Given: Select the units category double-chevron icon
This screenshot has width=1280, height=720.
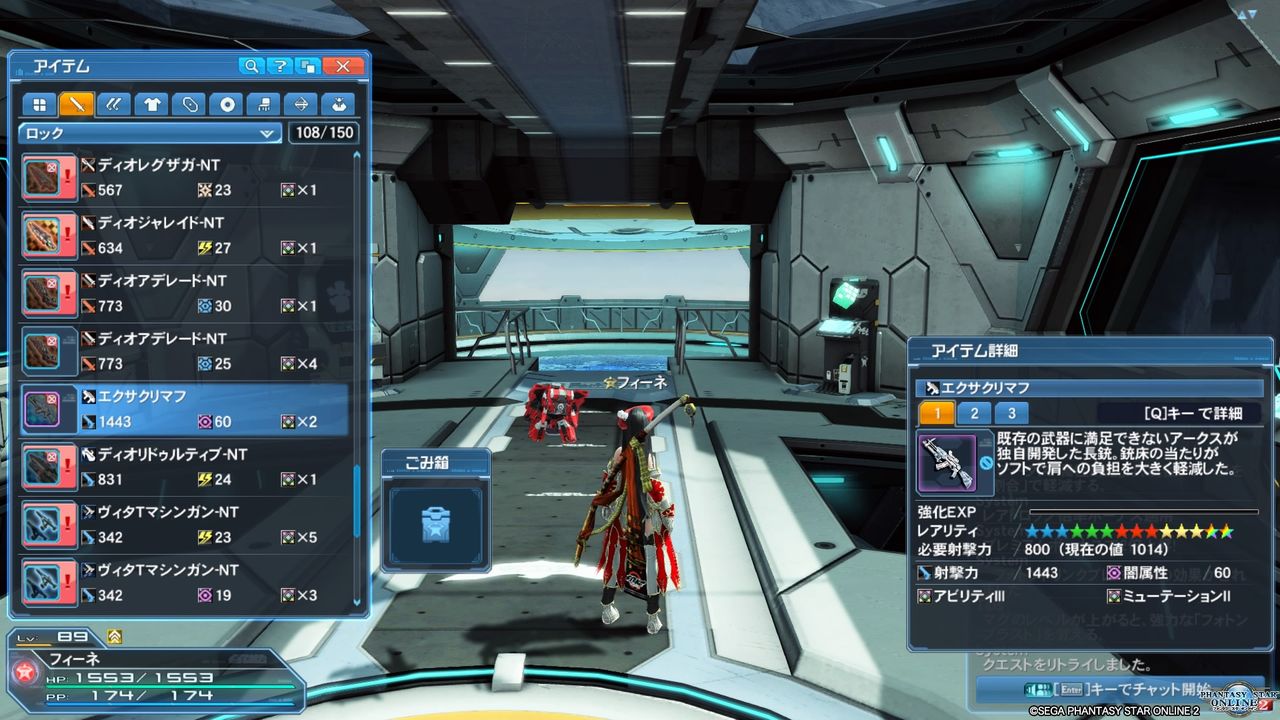Looking at the screenshot, I should coord(114,103).
